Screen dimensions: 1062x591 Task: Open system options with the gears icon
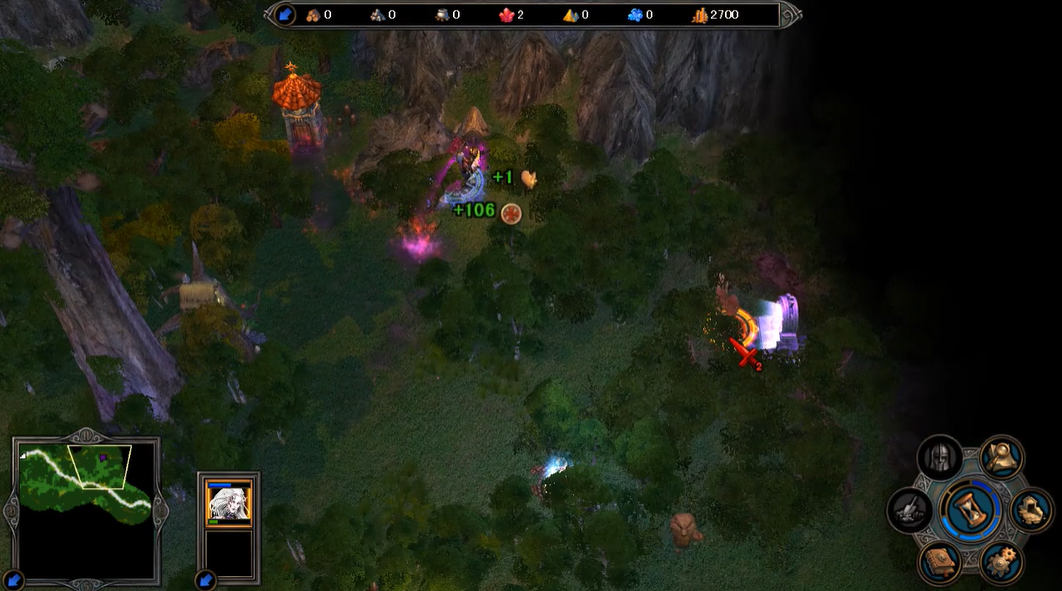click(x=1000, y=561)
